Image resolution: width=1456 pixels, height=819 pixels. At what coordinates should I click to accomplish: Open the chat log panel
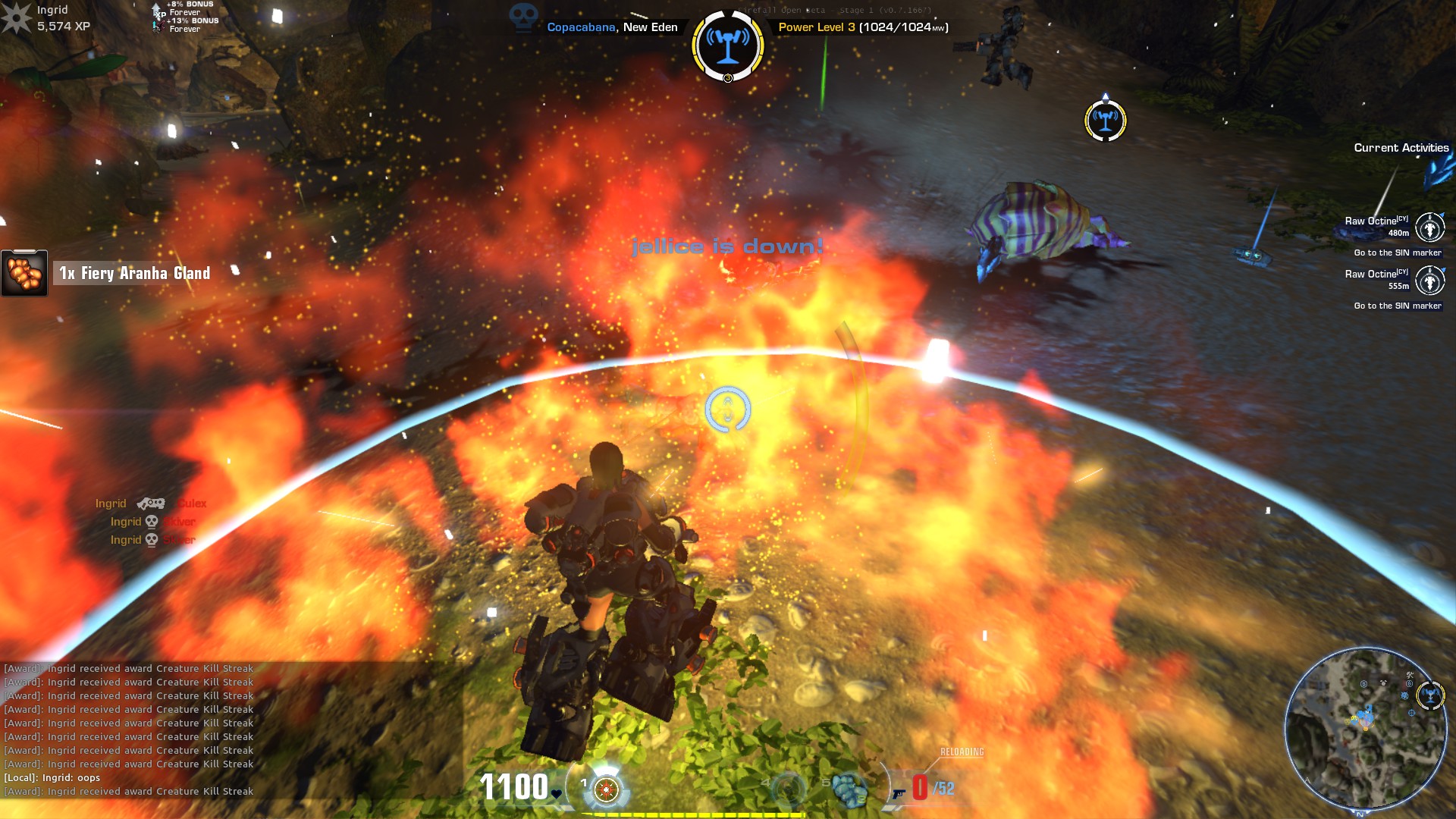129,730
